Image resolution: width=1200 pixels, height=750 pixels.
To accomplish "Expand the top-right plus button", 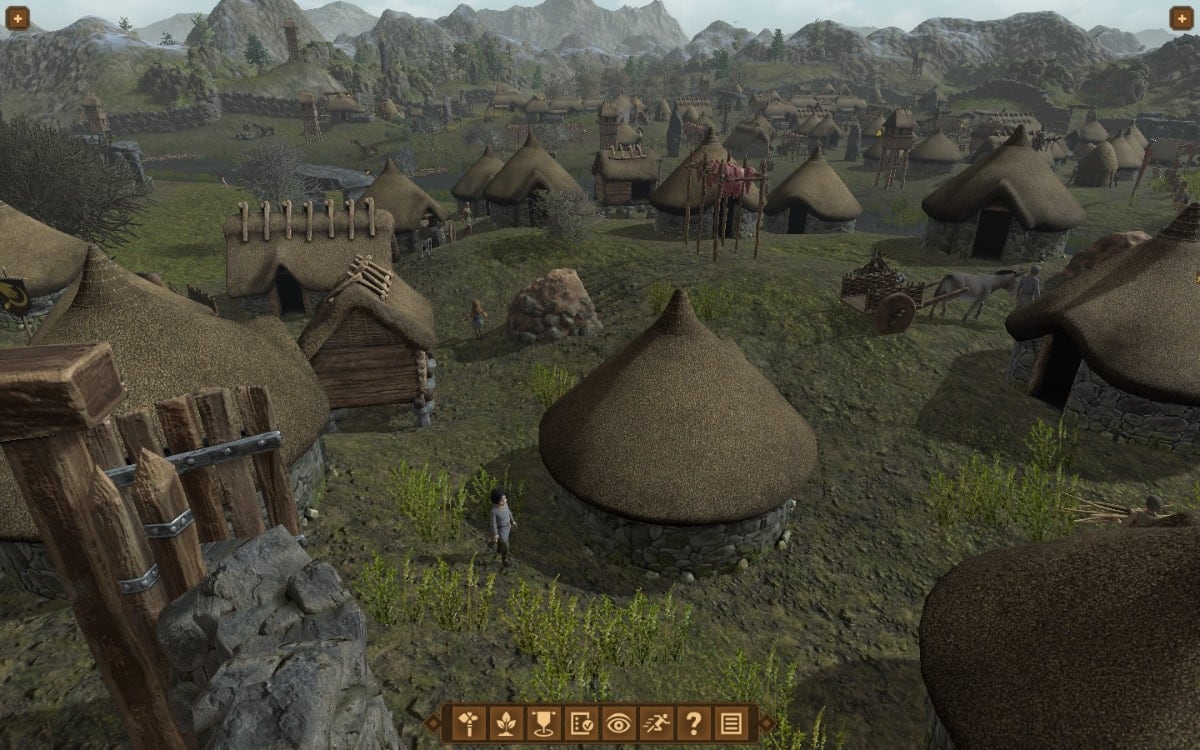I will [1182, 18].
